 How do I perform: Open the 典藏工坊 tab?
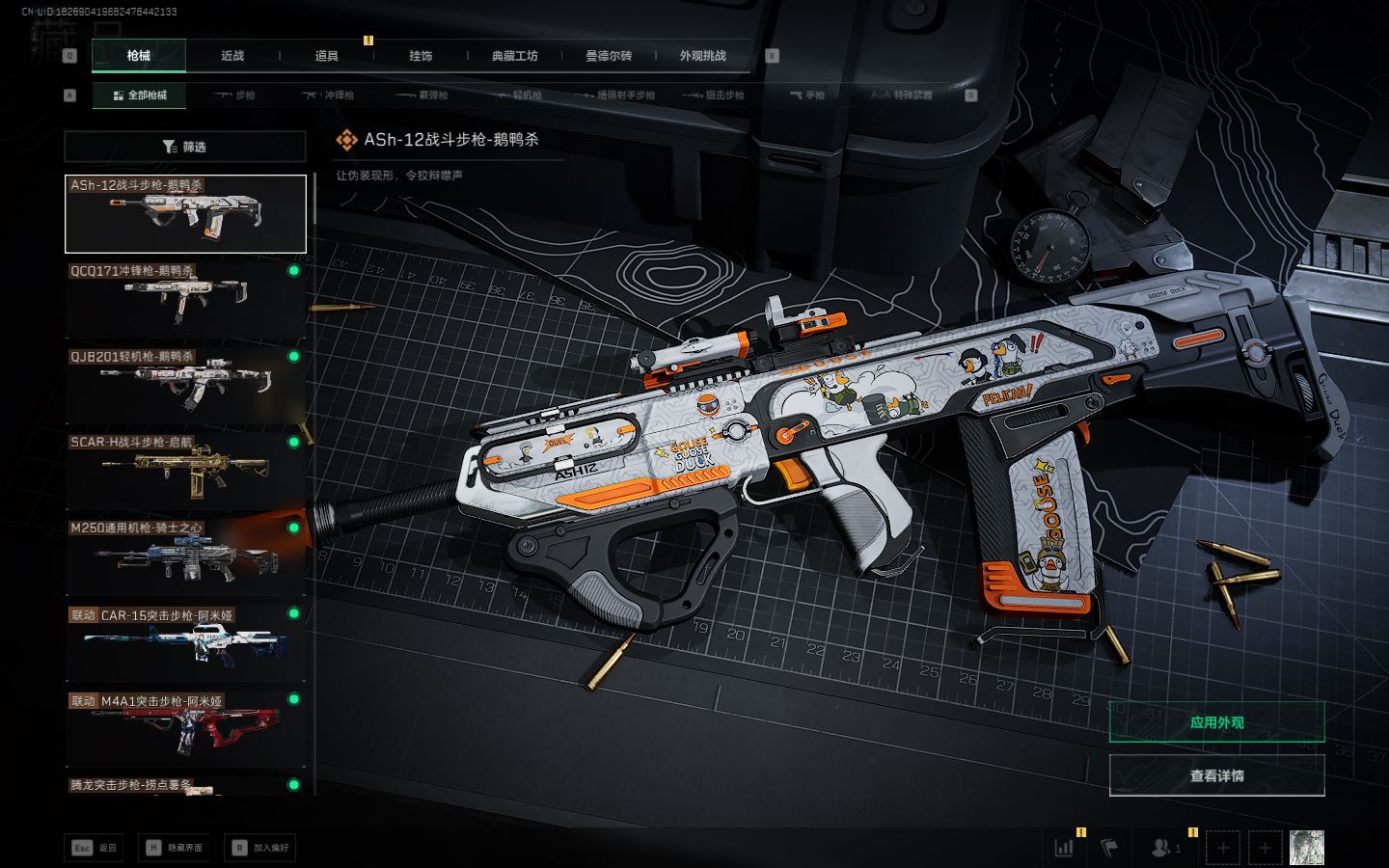[x=514, y=56]
